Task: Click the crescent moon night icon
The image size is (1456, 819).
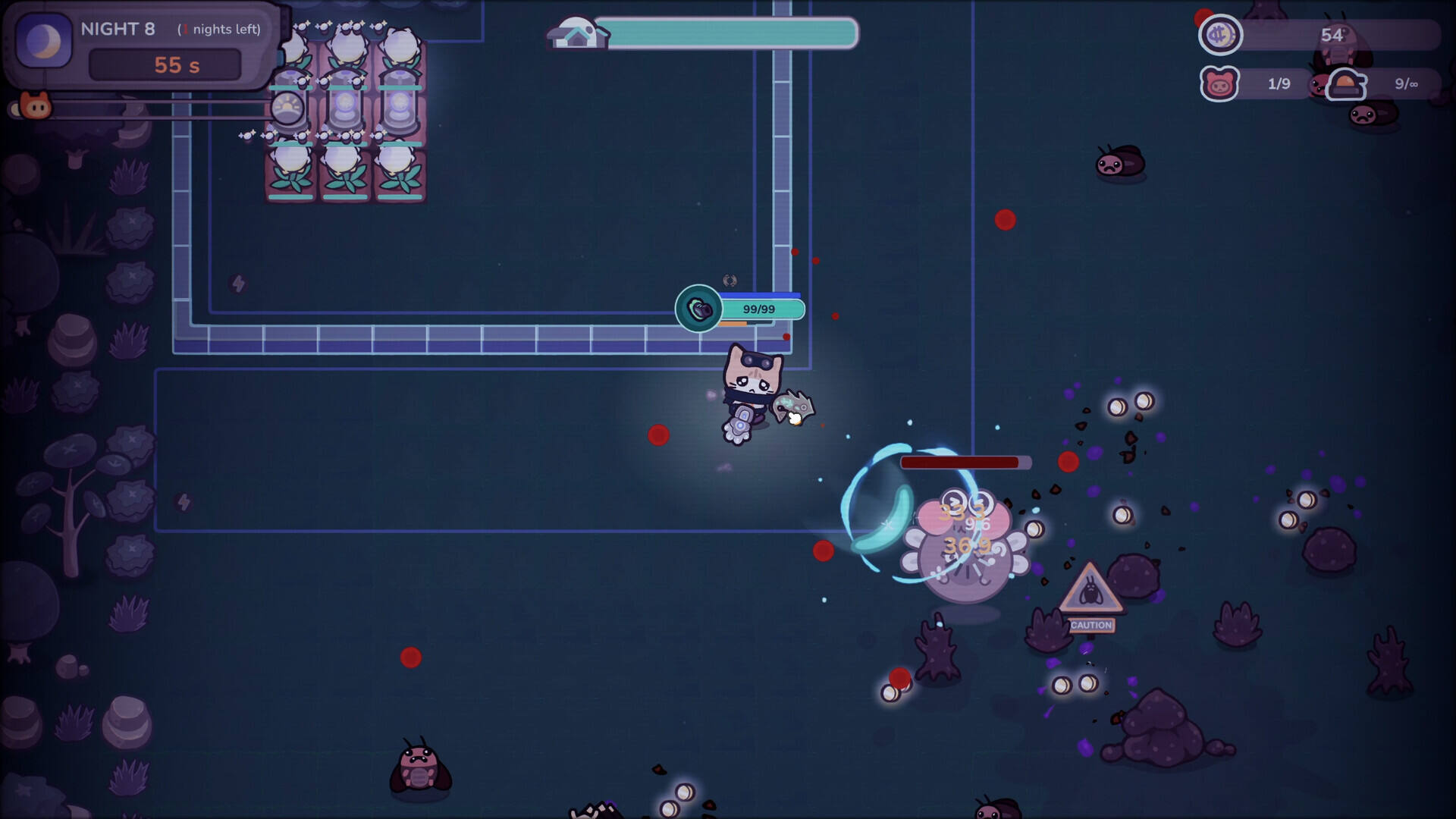Action: (44, 42)
